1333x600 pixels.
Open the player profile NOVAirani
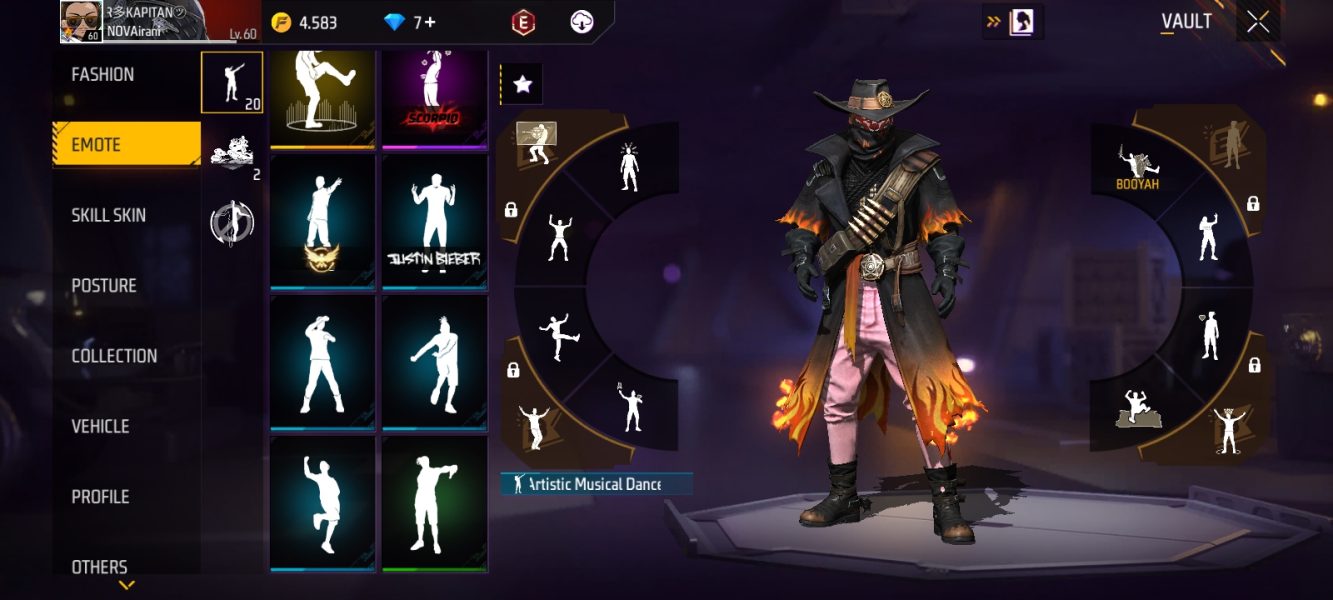coord(135,22)
